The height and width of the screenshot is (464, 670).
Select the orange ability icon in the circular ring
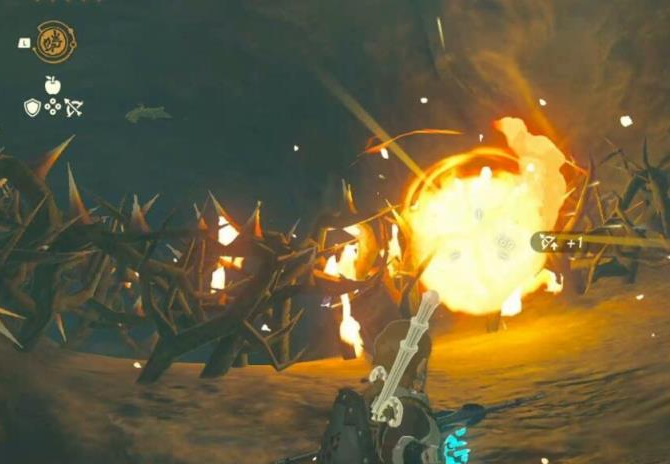pos(54,42)
